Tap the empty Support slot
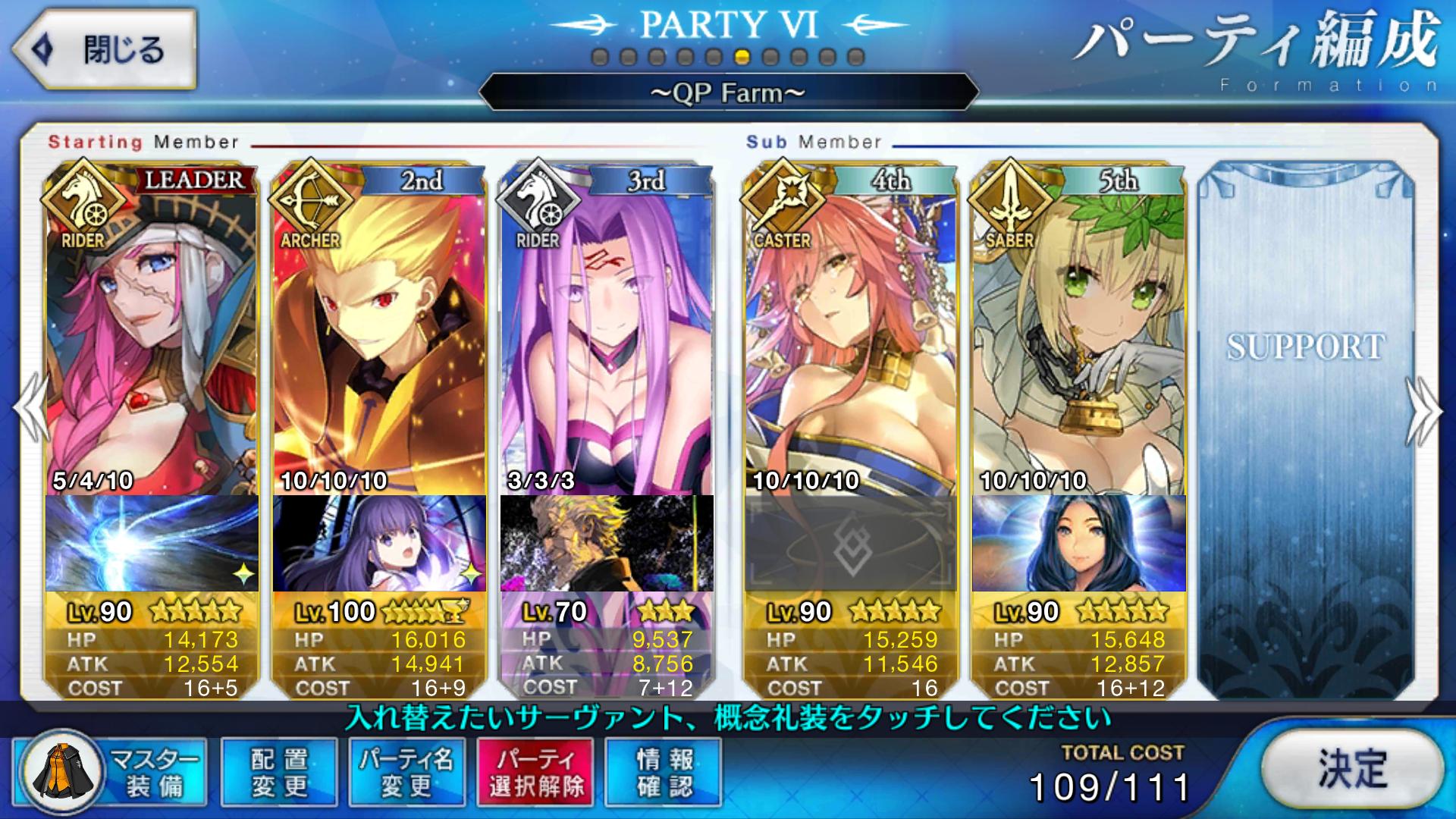Viewport: 1456px width, 819px height. click(1306, 425)
